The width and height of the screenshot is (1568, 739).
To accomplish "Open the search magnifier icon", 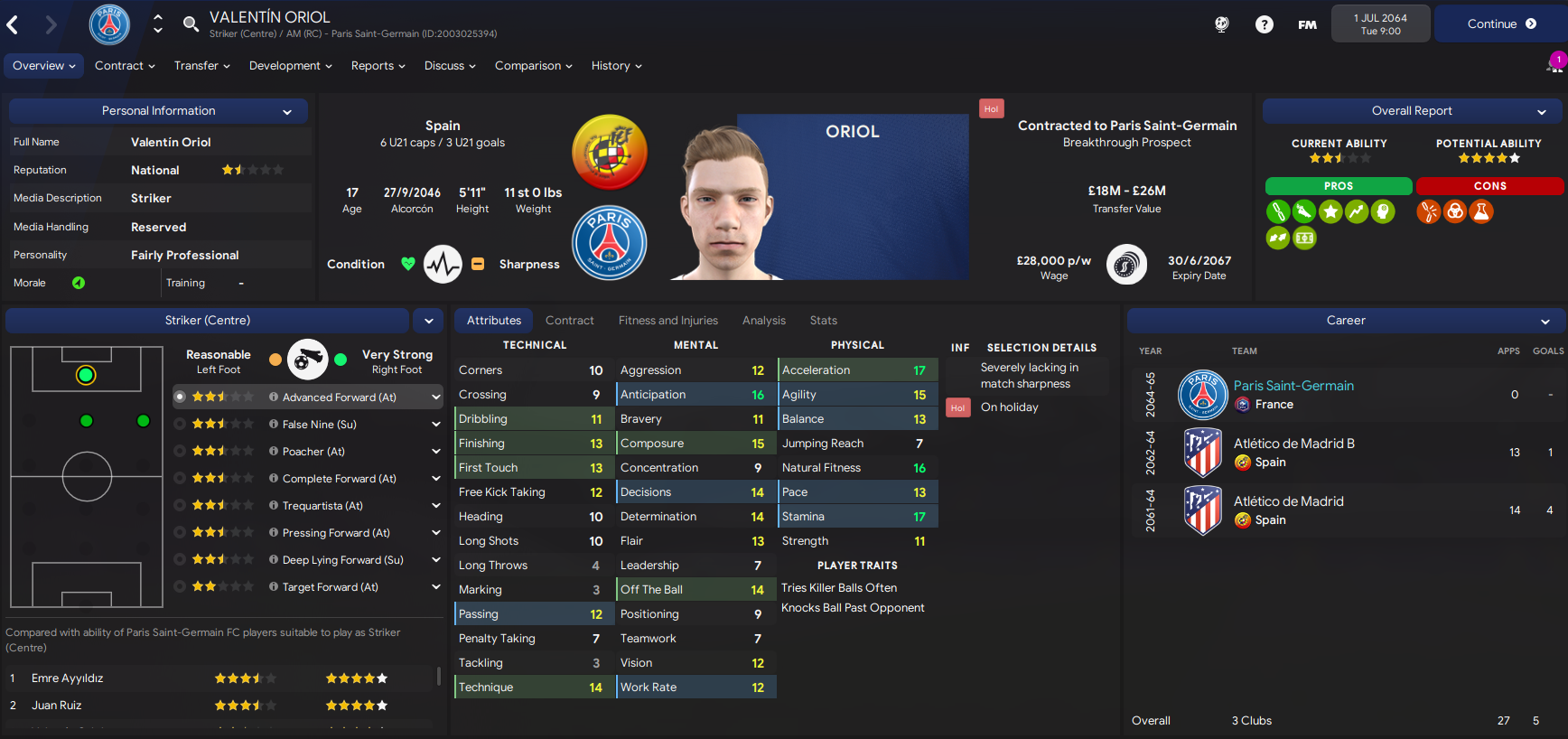I will pos(191,24).
